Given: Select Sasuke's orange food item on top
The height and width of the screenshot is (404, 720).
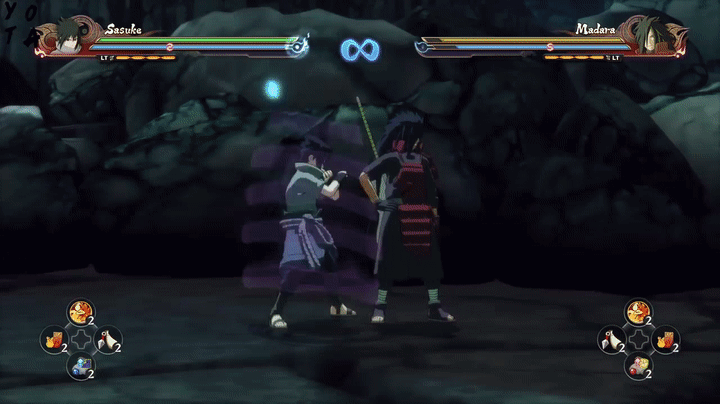Looking at the screenshot, I should pyautogui.click(x=80, y=313).
